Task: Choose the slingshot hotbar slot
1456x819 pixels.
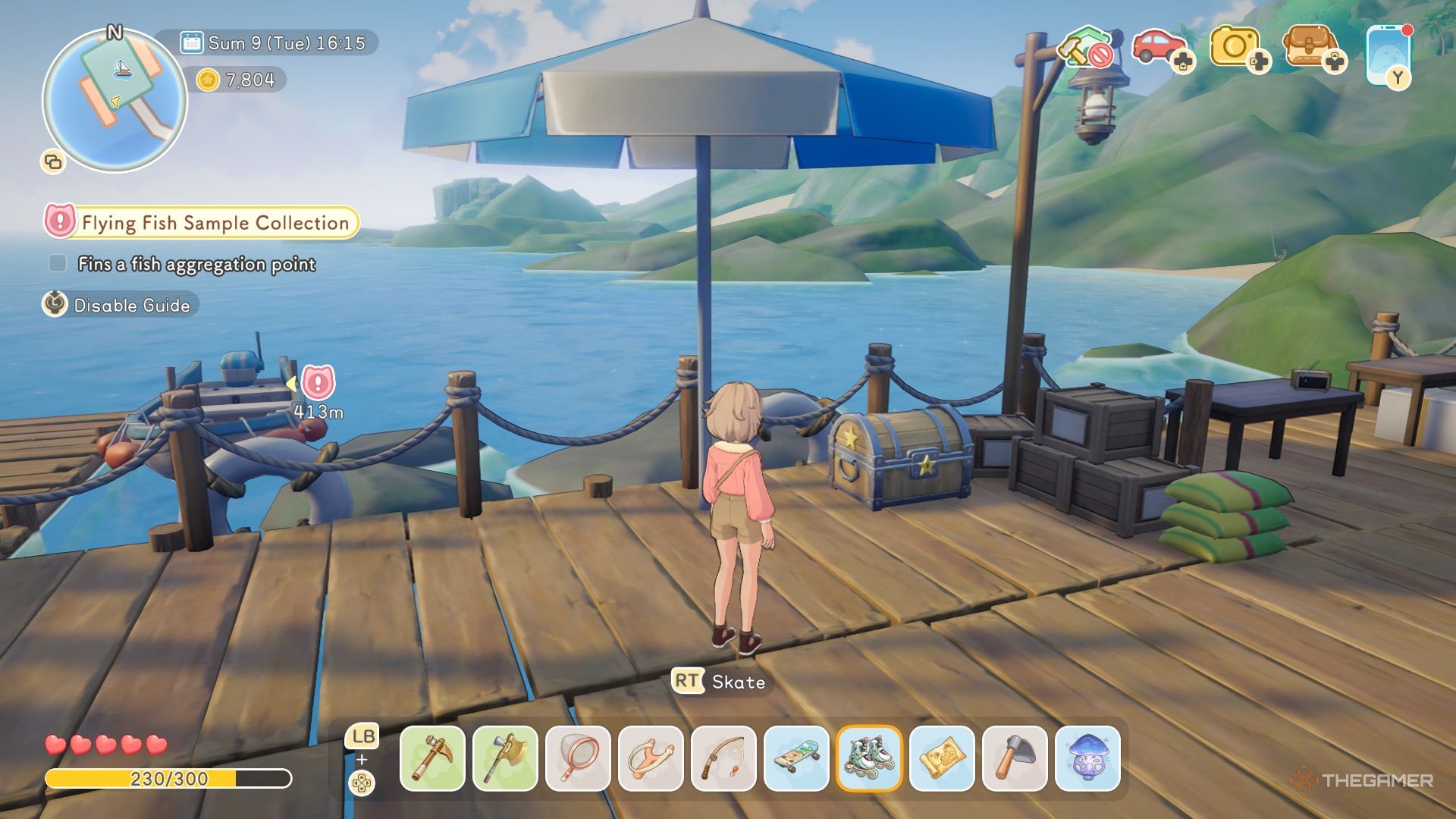Action: (651, 758)
